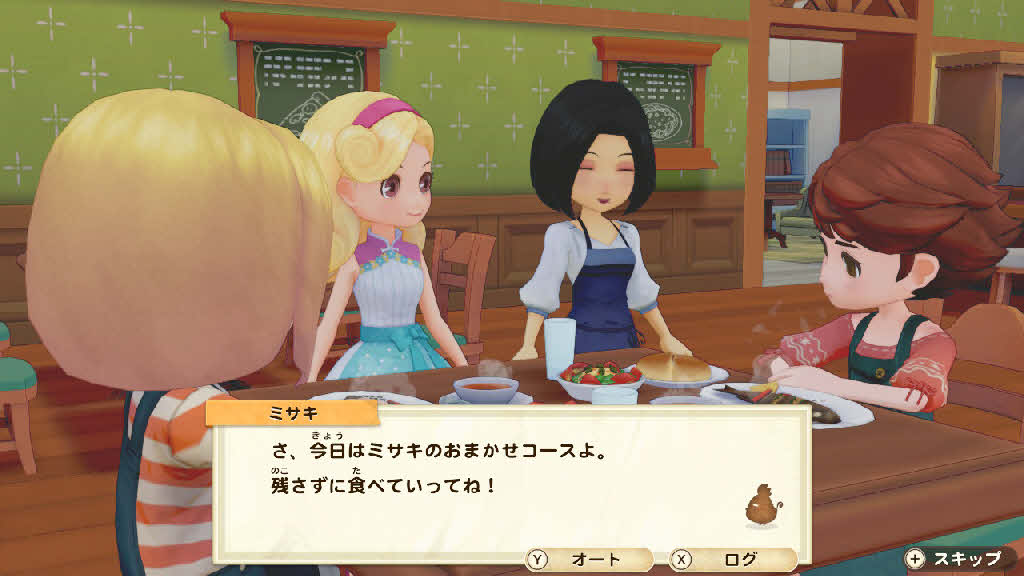
Task: Skip the cutscene with スキップ
Action: click(x=955, y=558)
